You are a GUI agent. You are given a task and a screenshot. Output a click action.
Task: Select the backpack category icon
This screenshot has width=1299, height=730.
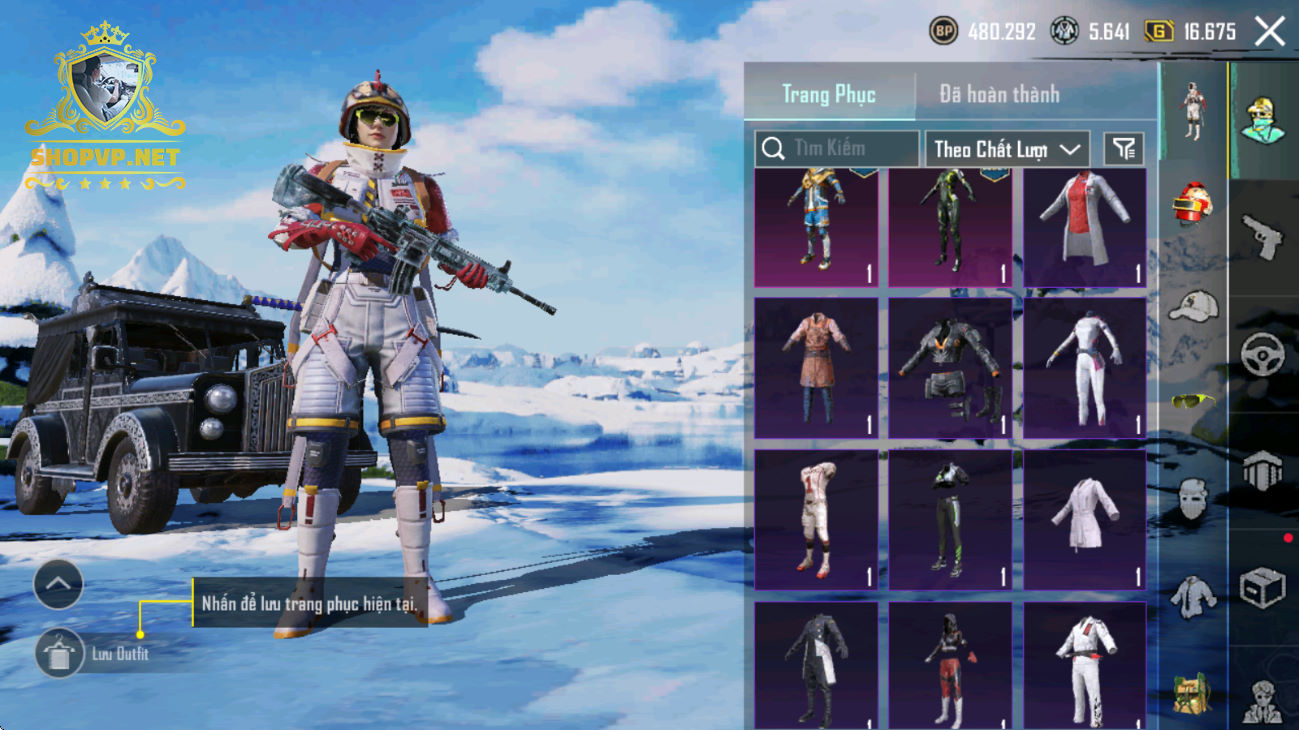pos(1192,692)
